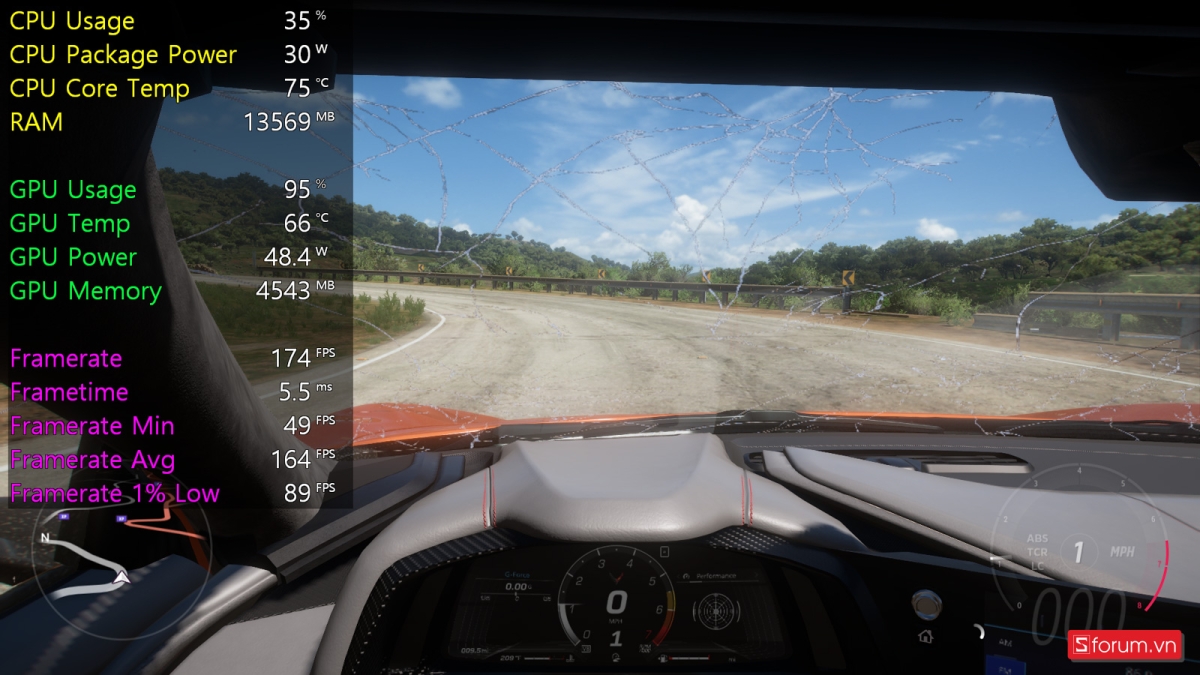Click the Sforum.vn watermark logo
Viewport: 1200px width, 675px height.
pos(1125,645)
